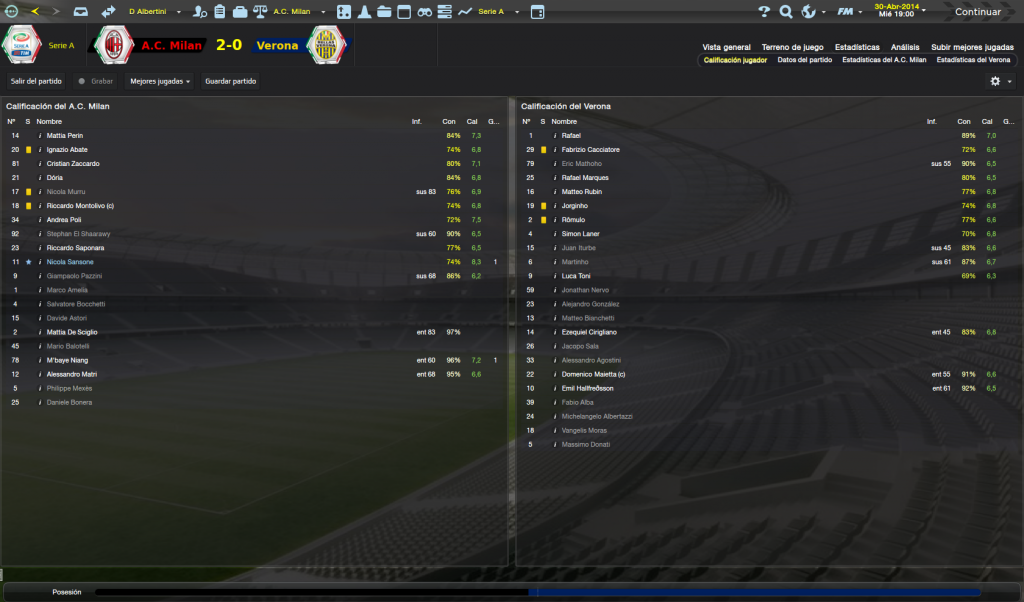The width and height of the screenshot is (1024, 602).
Task: Show the Estadísticas tab
Action: point(857,47)
